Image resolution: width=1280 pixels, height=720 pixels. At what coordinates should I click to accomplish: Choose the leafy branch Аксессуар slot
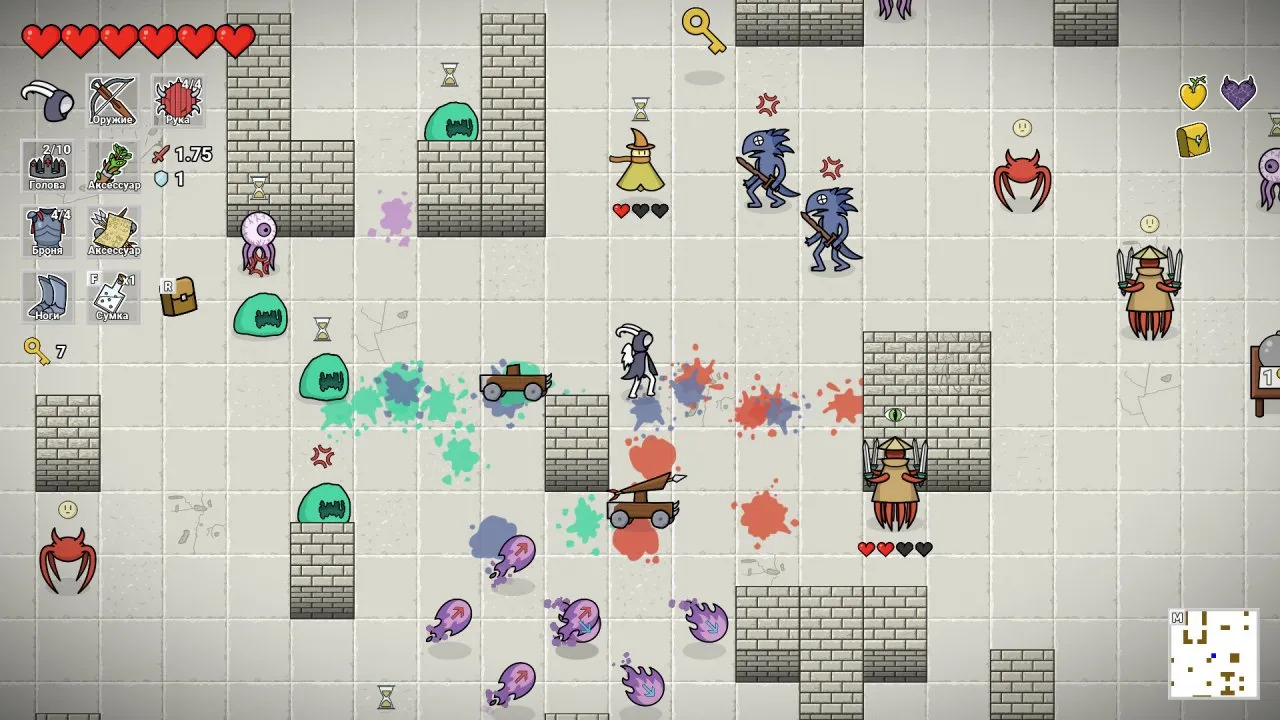(112, 165)
